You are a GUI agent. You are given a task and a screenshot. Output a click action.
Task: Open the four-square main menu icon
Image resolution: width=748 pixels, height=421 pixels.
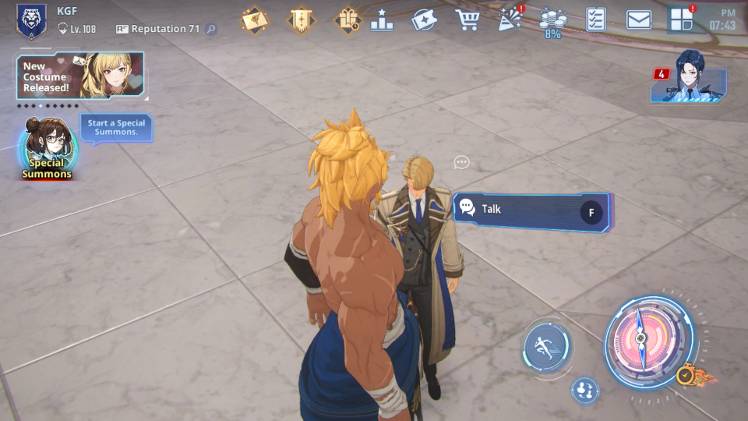pos(682,19)
